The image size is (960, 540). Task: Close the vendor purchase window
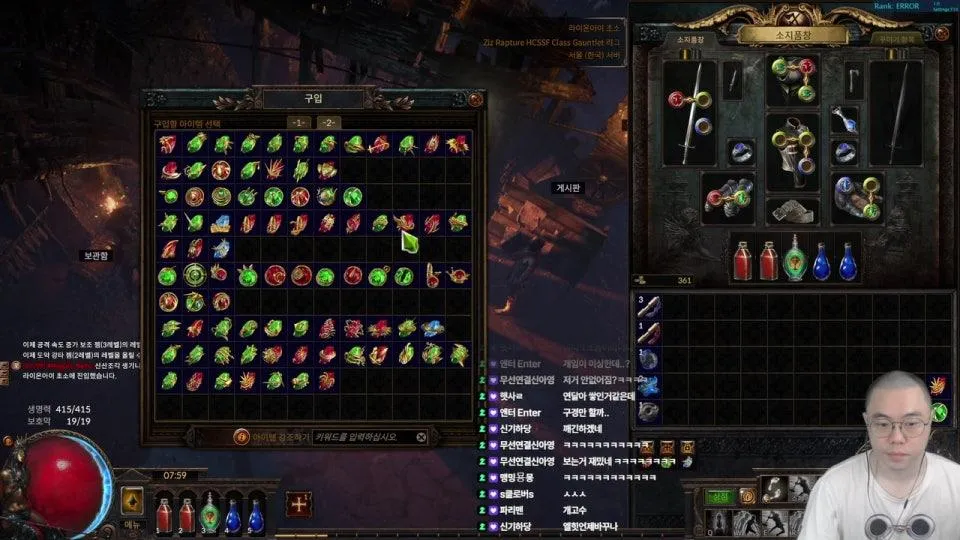coord(475,99)
